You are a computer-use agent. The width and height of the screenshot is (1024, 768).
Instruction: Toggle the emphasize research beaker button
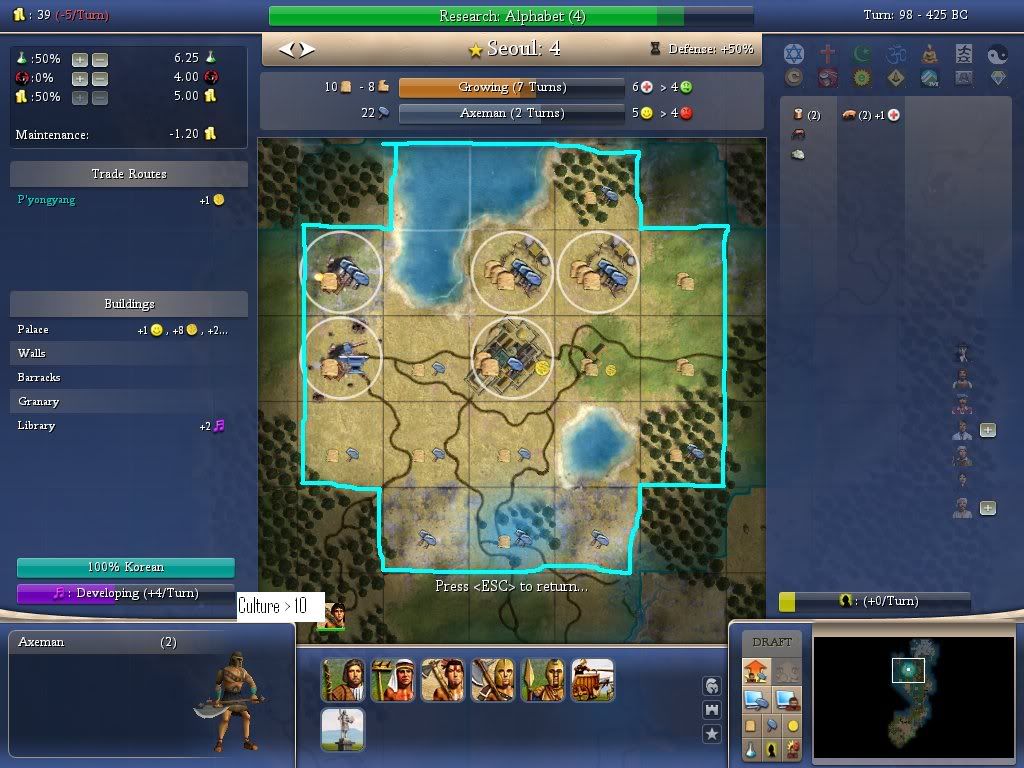click(x=752, y=748)
